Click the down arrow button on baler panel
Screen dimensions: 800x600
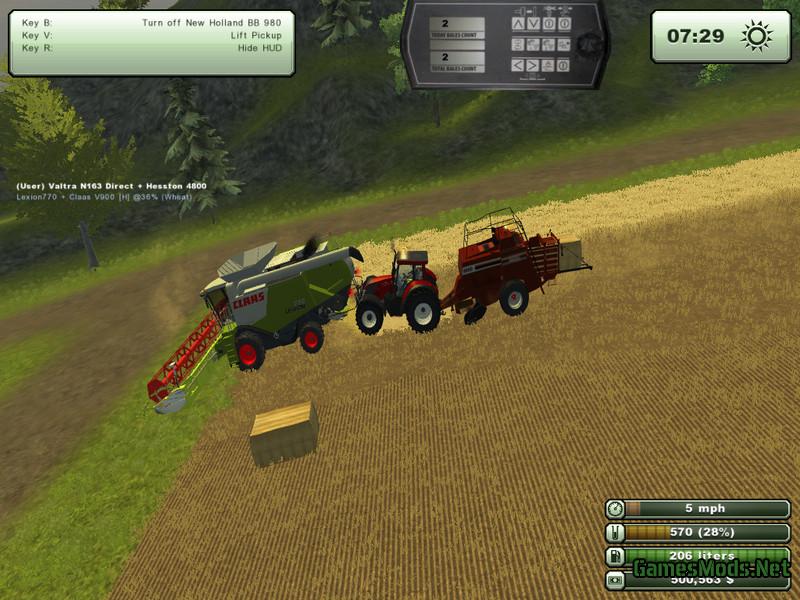pyautogui.click(x=534, y=23)
